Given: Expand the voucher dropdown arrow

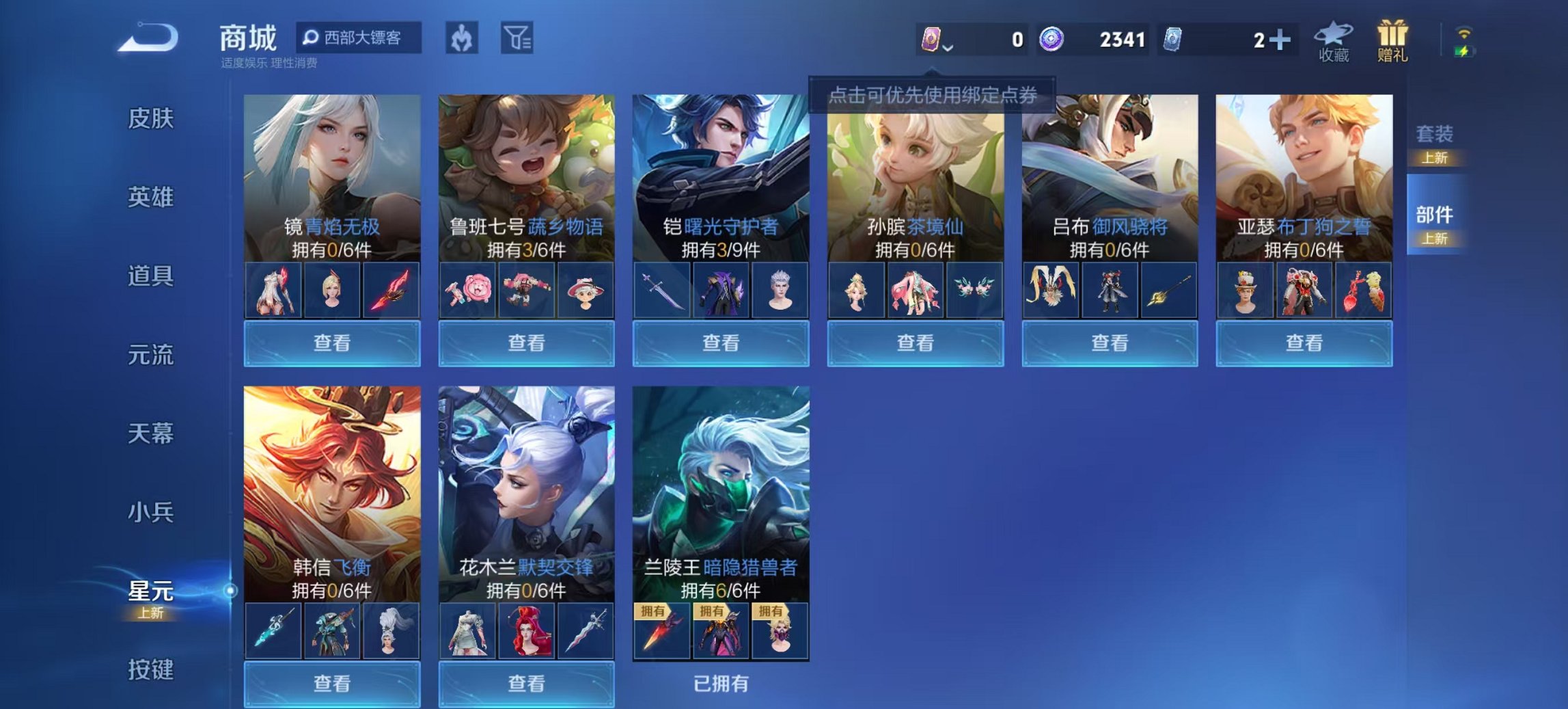Looking at the screenshot, I should tap(949, 49).
